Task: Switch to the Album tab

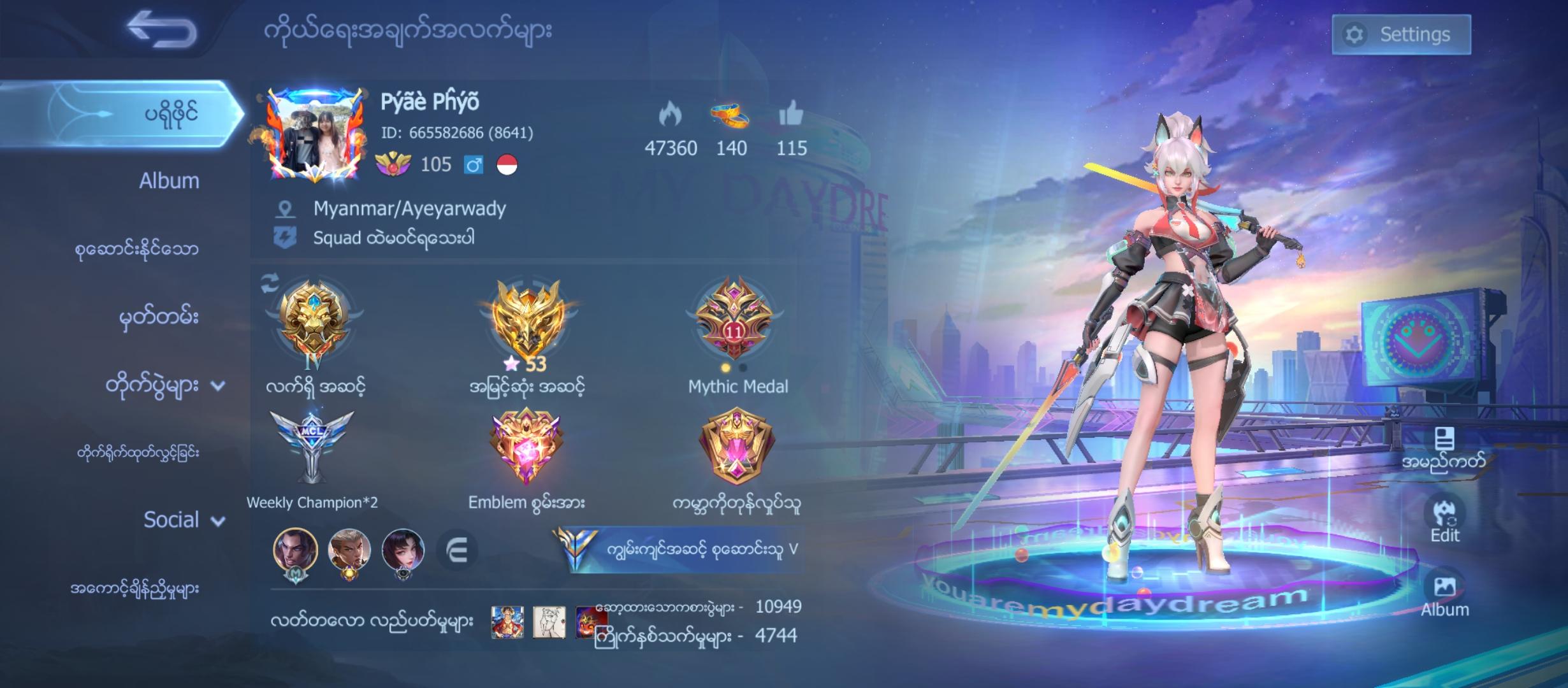Action: 168,181
